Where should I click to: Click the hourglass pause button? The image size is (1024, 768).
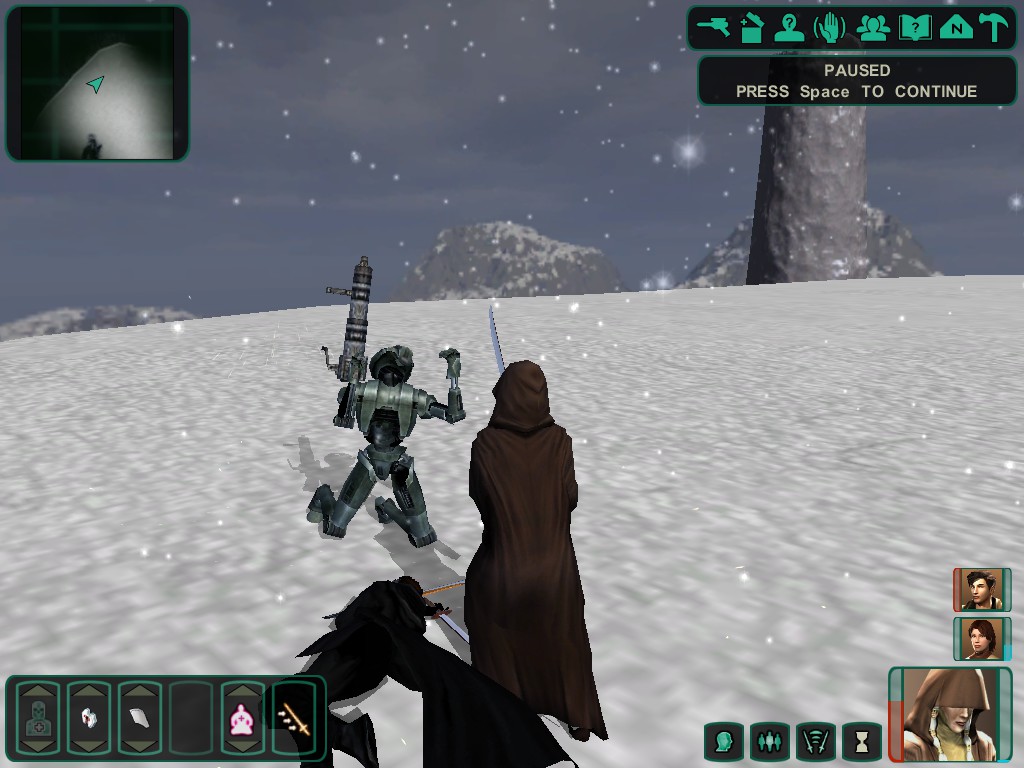861,742
